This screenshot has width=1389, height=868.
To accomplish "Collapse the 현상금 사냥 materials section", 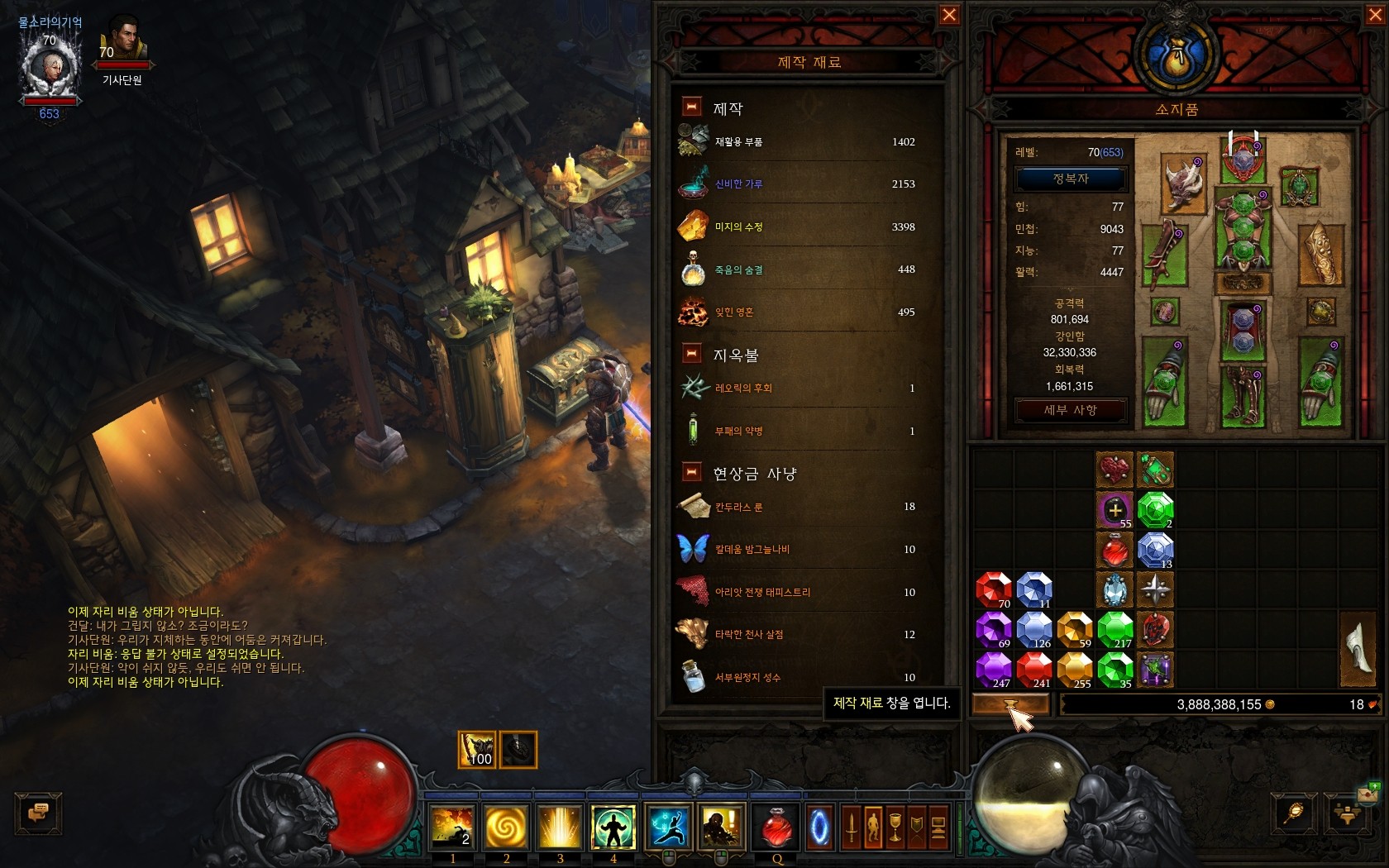I will point(691,472).
